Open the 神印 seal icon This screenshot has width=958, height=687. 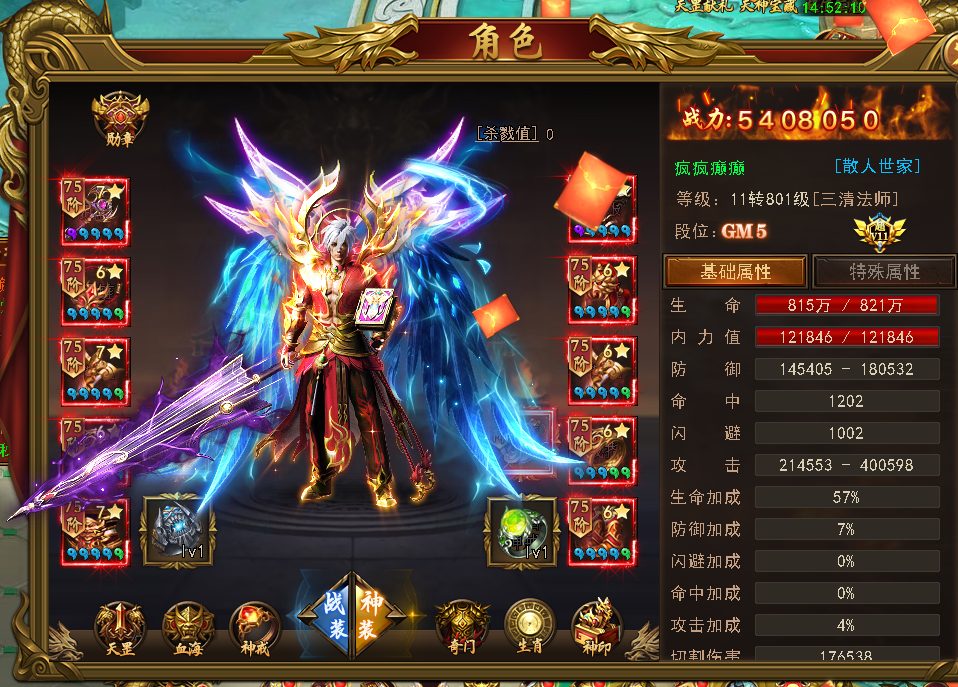596,626
